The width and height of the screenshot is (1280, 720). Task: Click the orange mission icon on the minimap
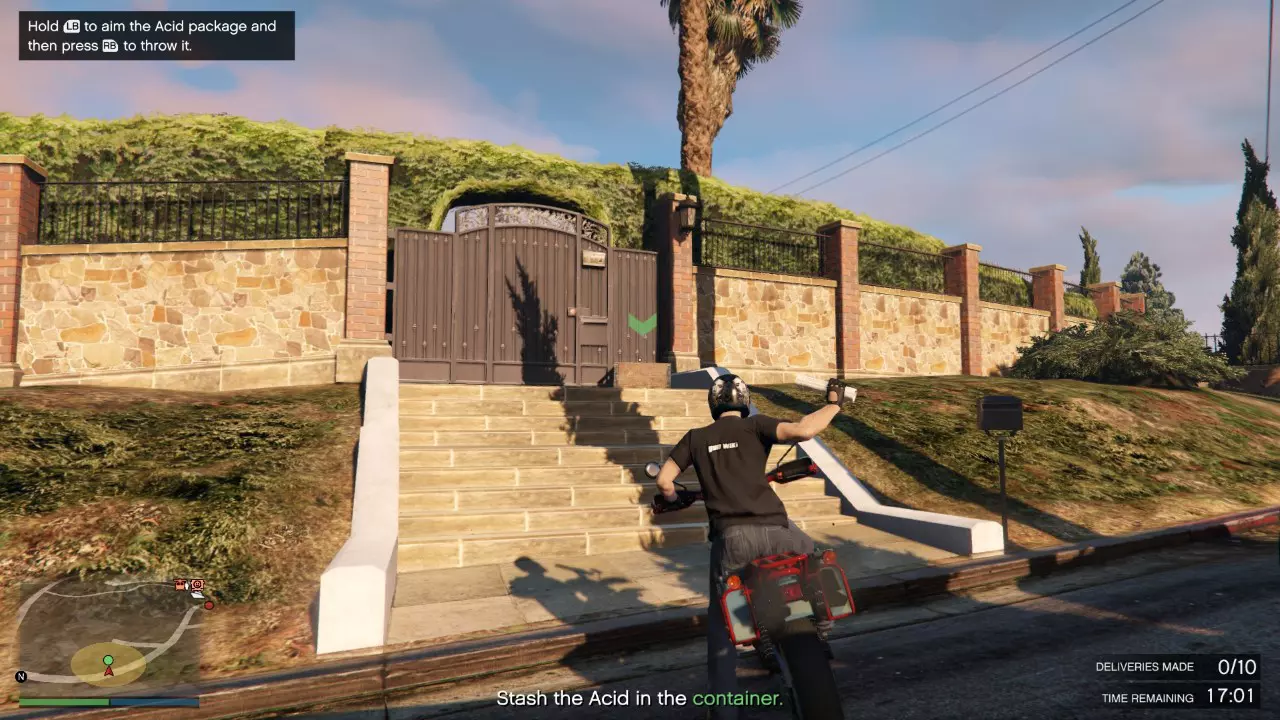click(x=197, y=585)
